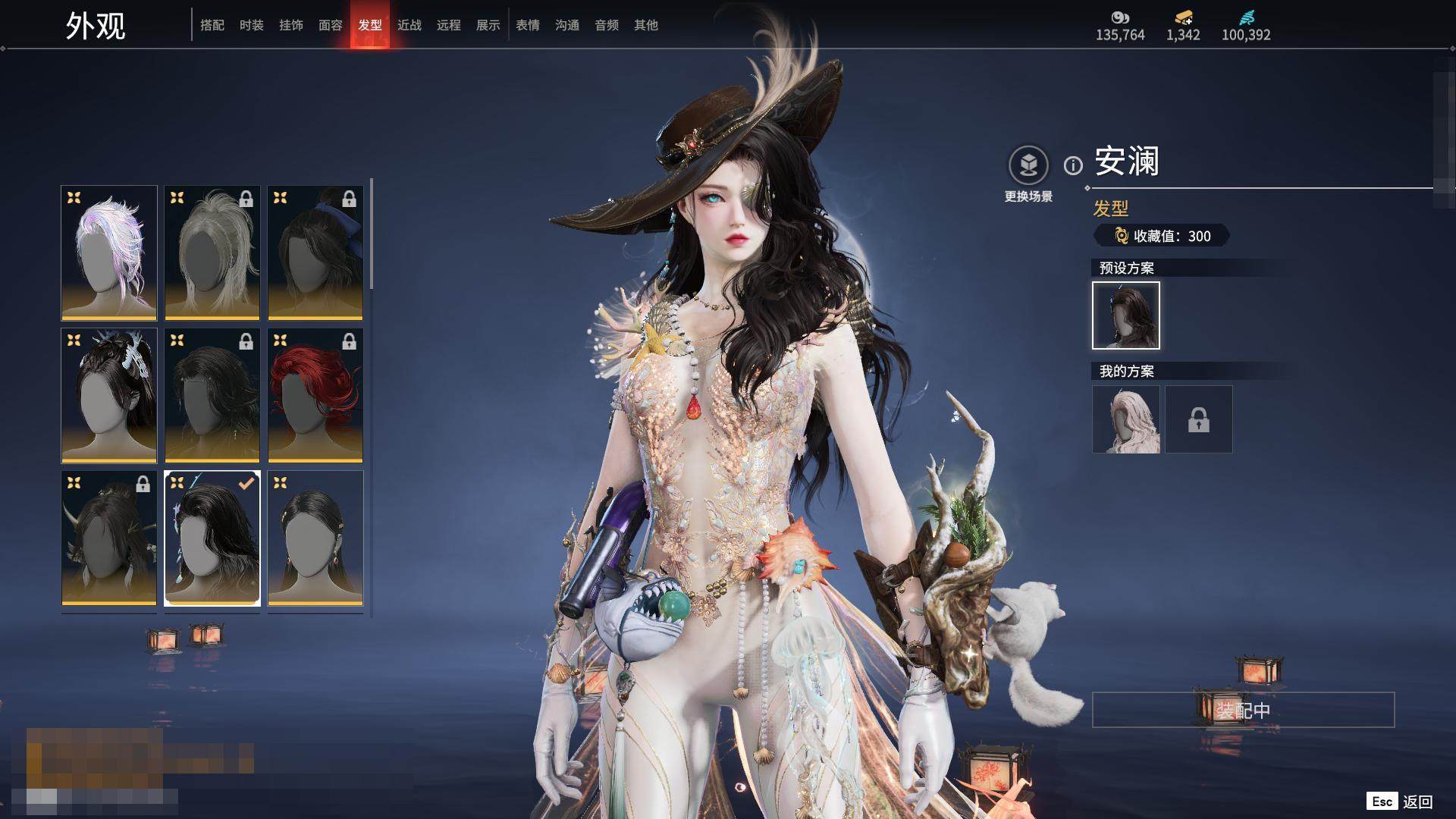Select the 音频 tab

607,25
